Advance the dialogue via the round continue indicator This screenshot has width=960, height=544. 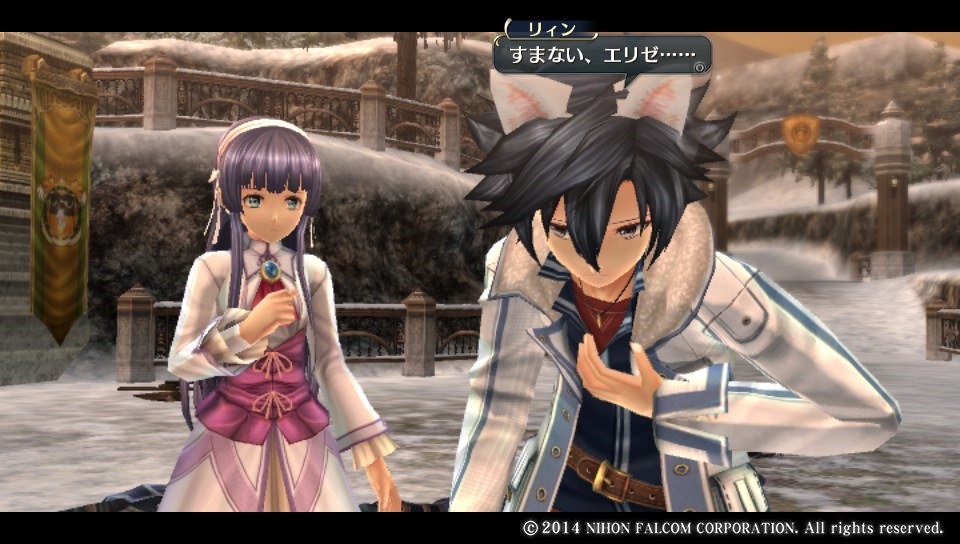tap(701, 67)
